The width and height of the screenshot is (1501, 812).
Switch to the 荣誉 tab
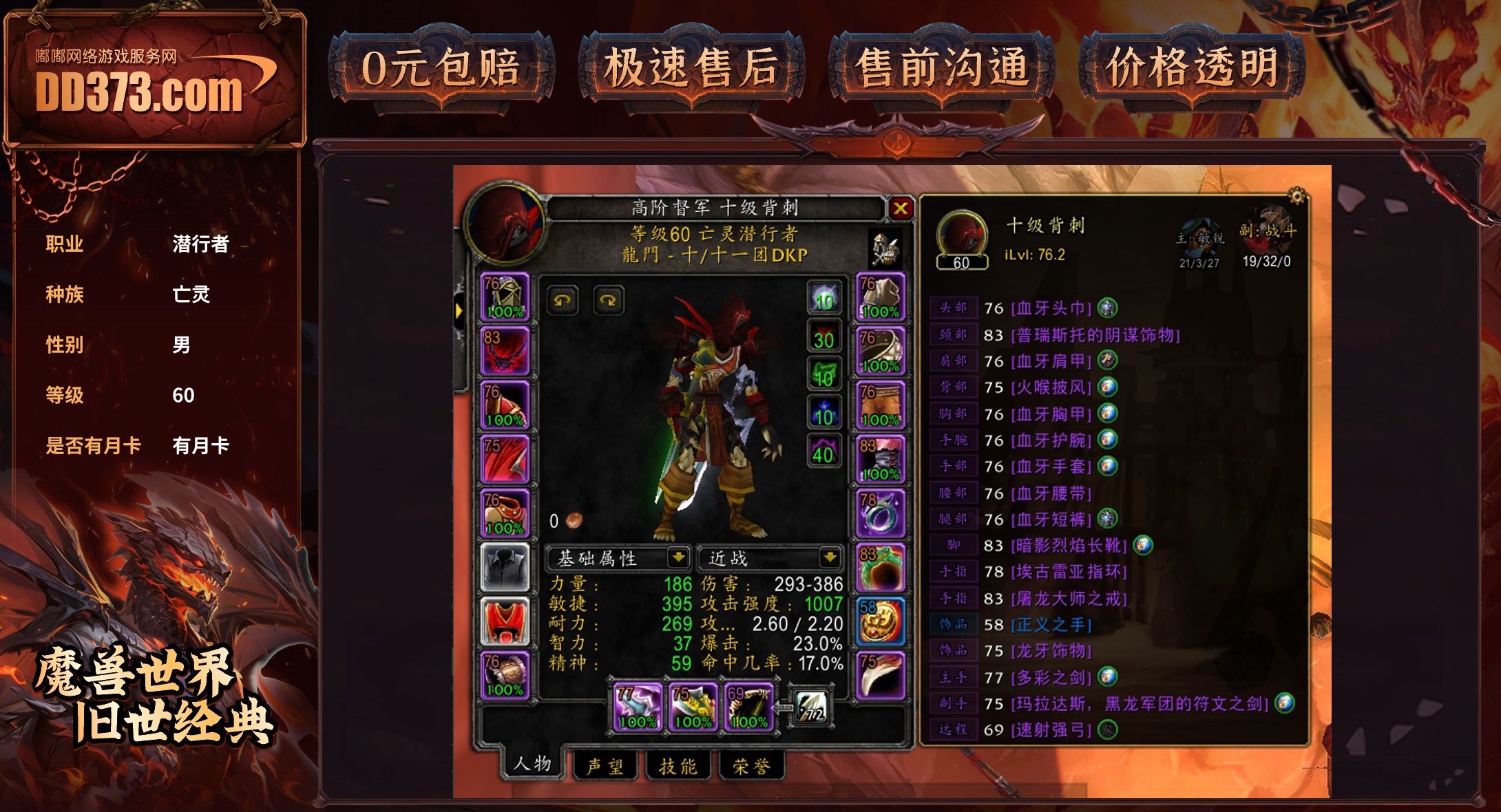click(750, 765)
